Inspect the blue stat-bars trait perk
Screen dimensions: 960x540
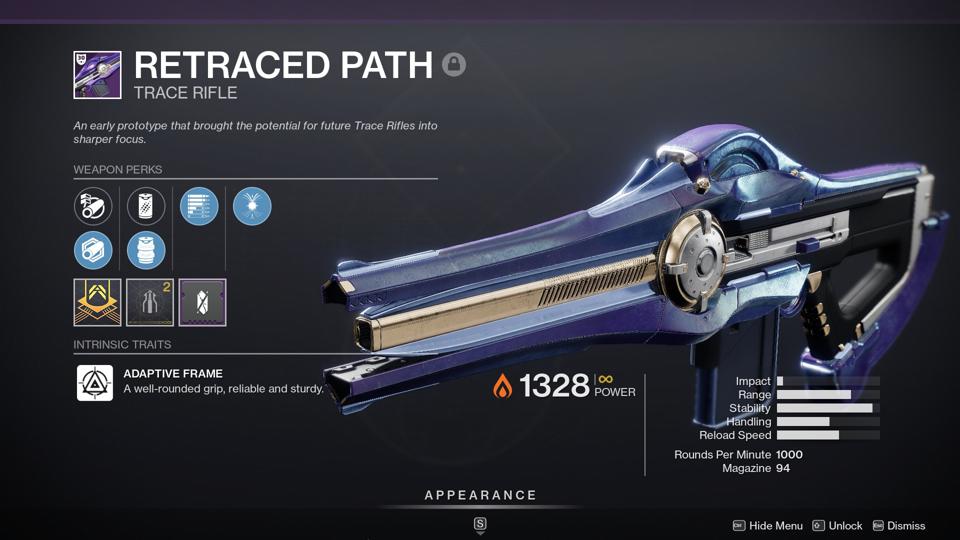(x=199, y=207)
